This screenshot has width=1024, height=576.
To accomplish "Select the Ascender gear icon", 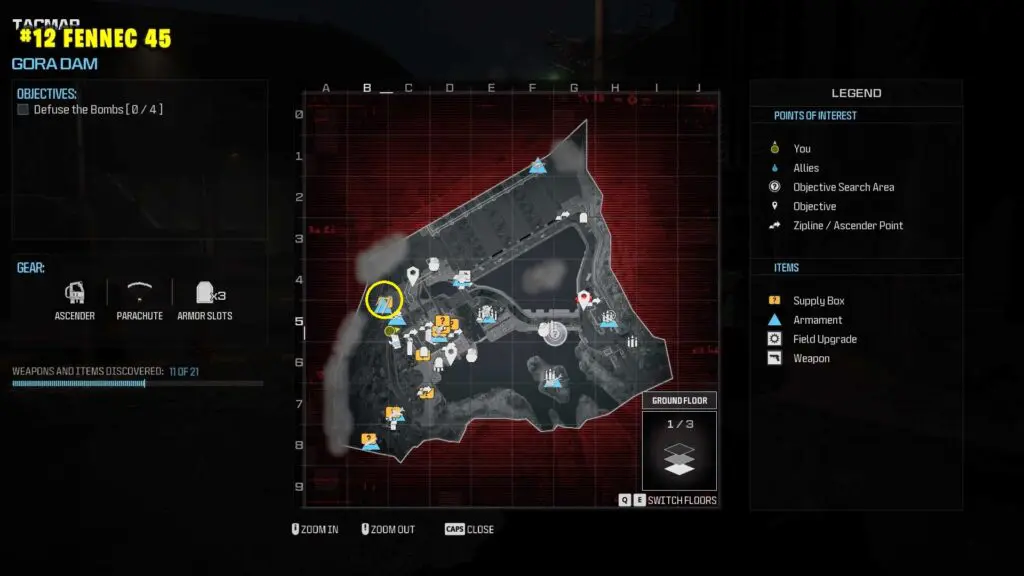I will 74,293.
